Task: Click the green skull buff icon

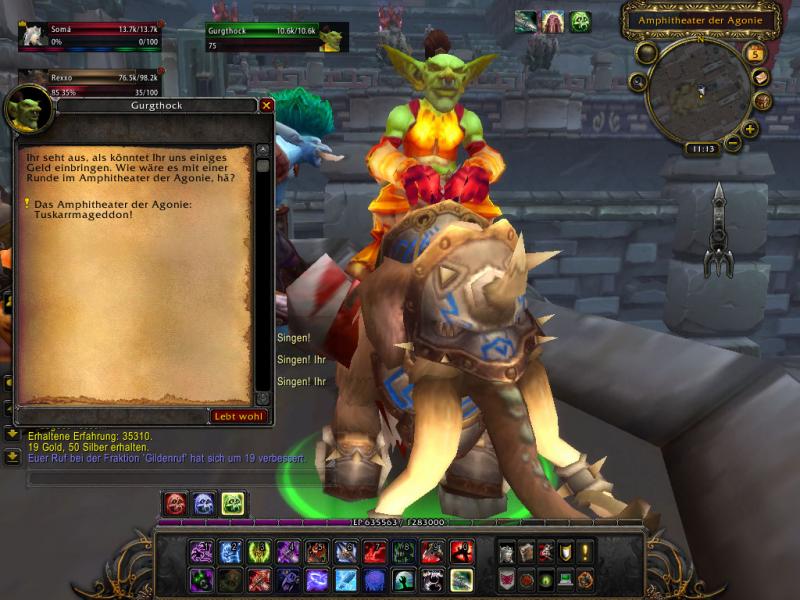Action: click(580, 22)
